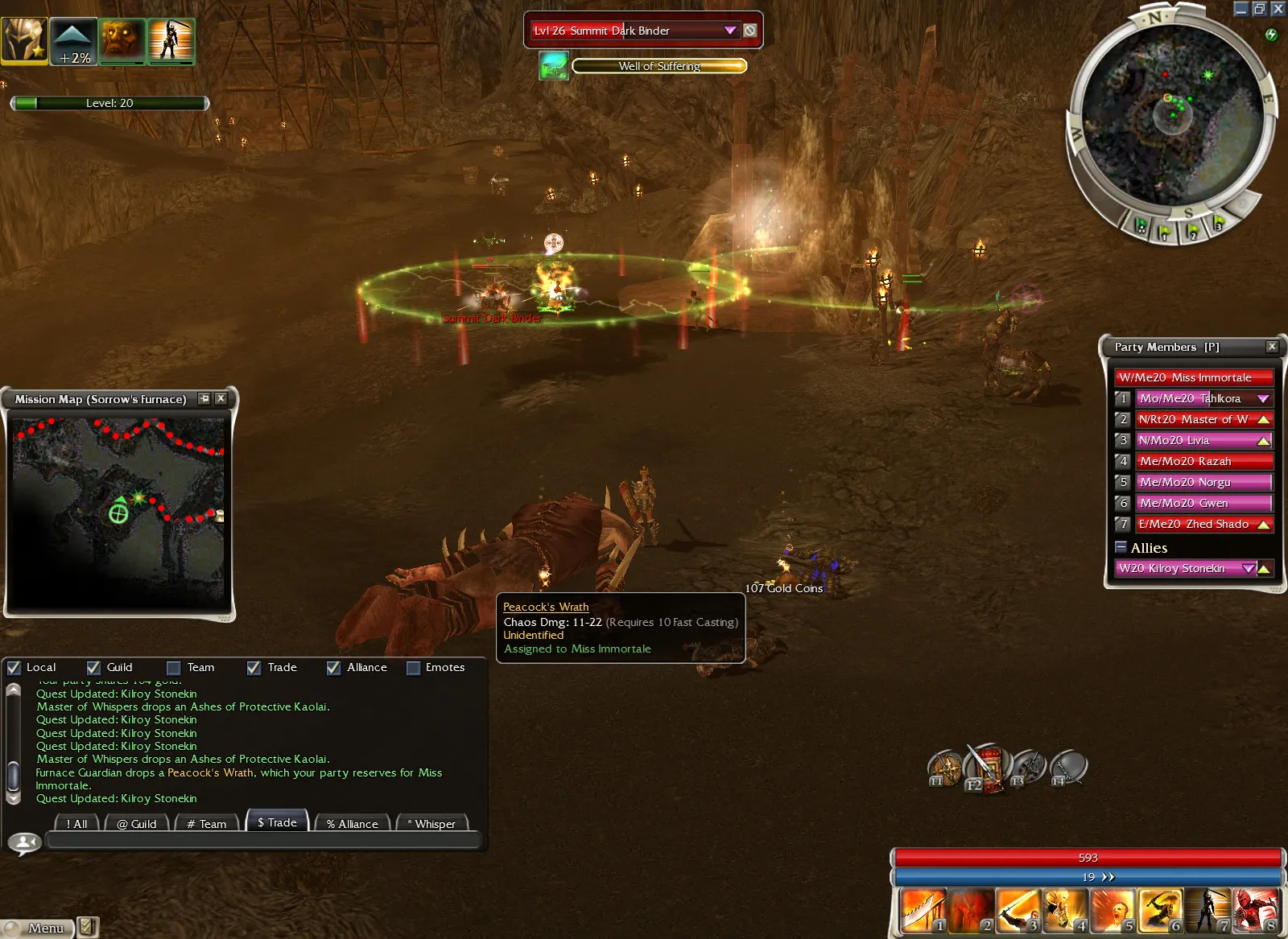1288x939 pixels.
Task: Close the Mission Map window
Action: coord(221,398)
